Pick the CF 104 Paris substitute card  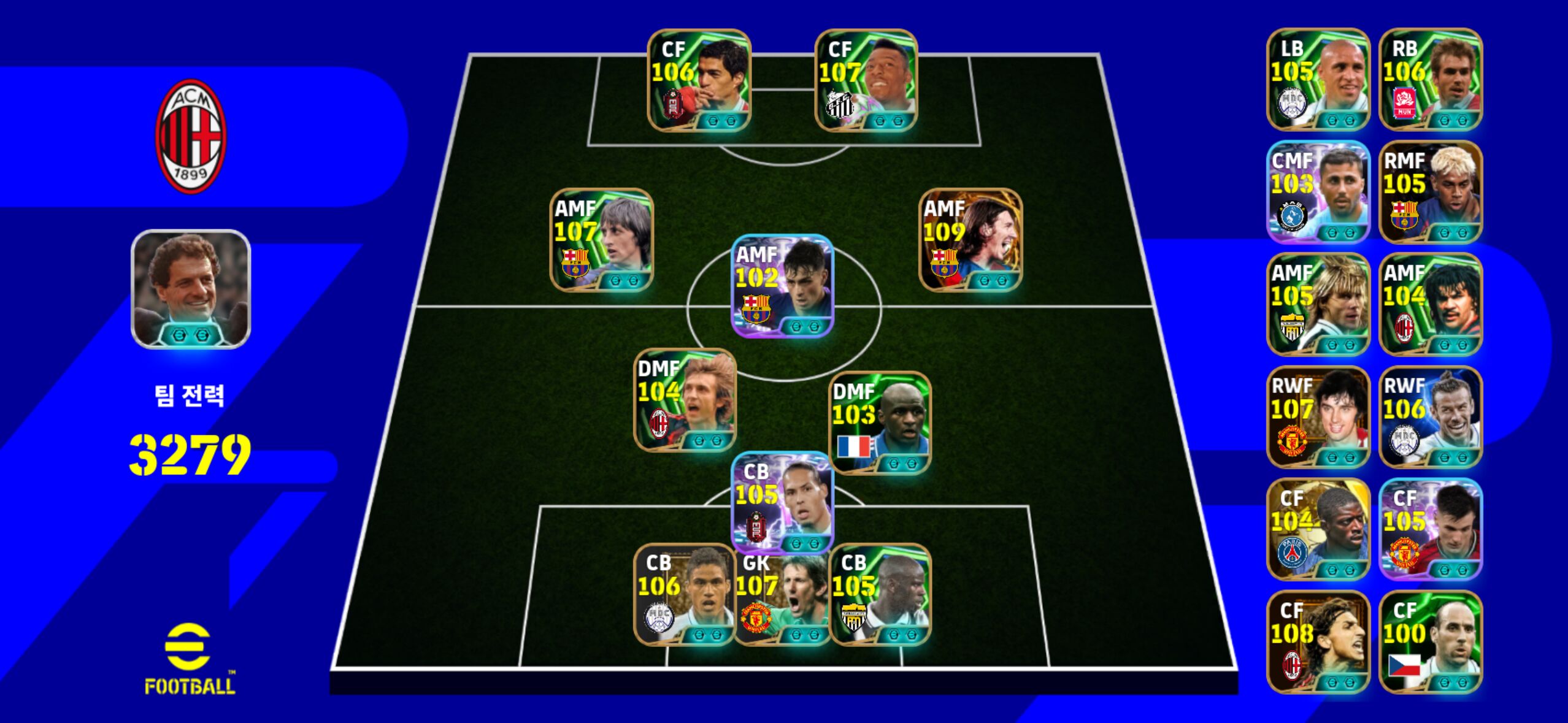point(1318,529)
